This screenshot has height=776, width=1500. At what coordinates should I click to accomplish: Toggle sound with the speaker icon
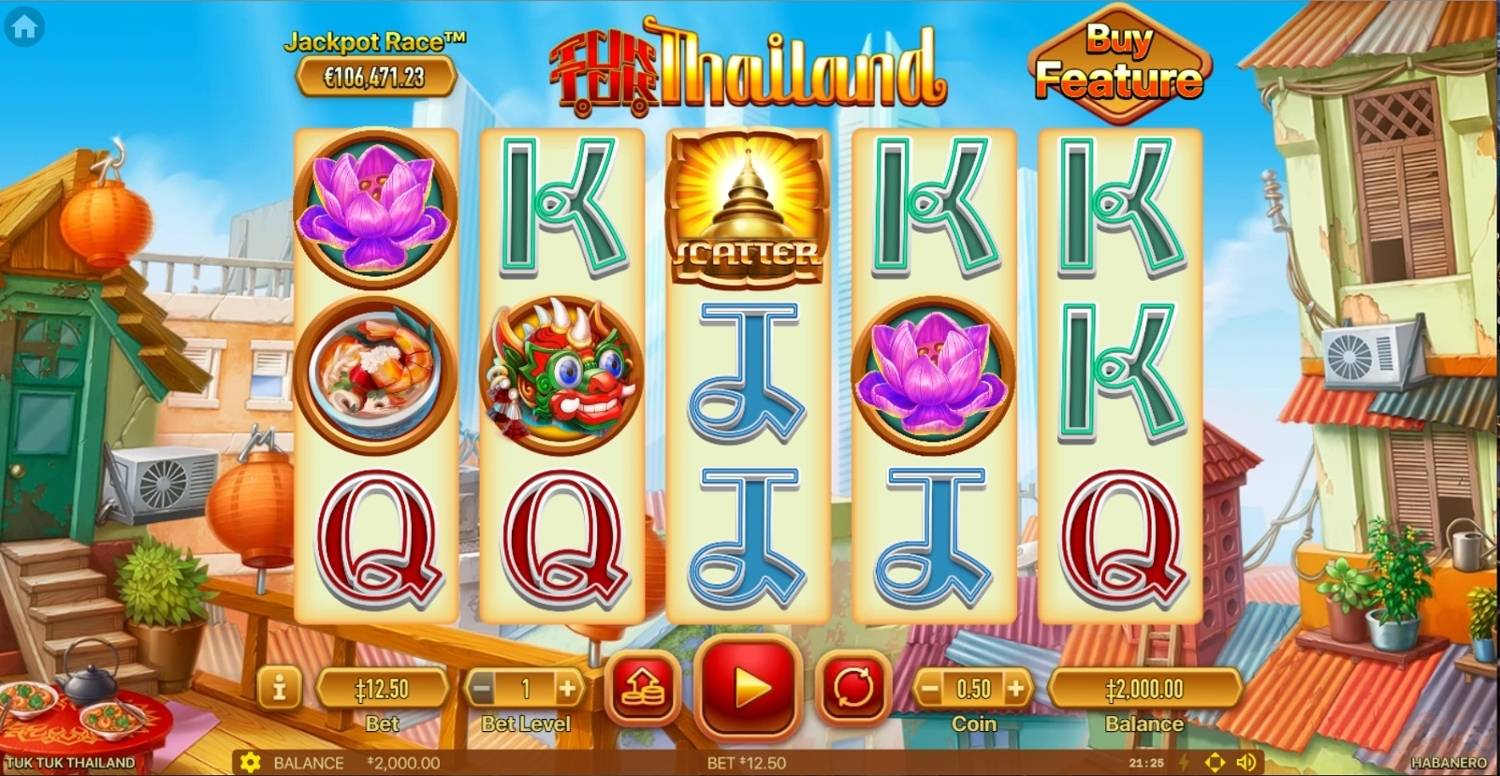[x=1245, y=763]
